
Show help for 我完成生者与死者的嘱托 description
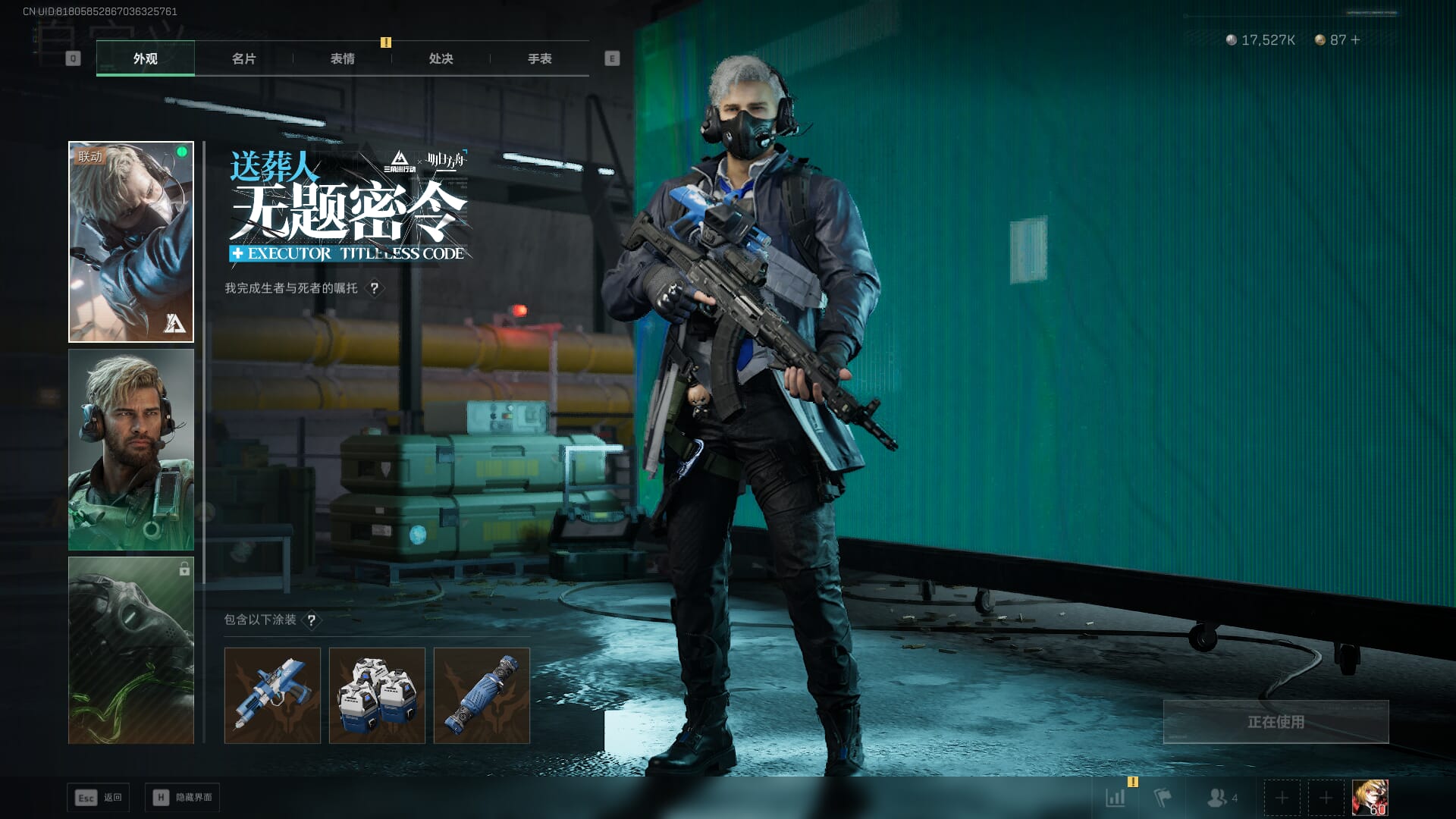point(374,288)
